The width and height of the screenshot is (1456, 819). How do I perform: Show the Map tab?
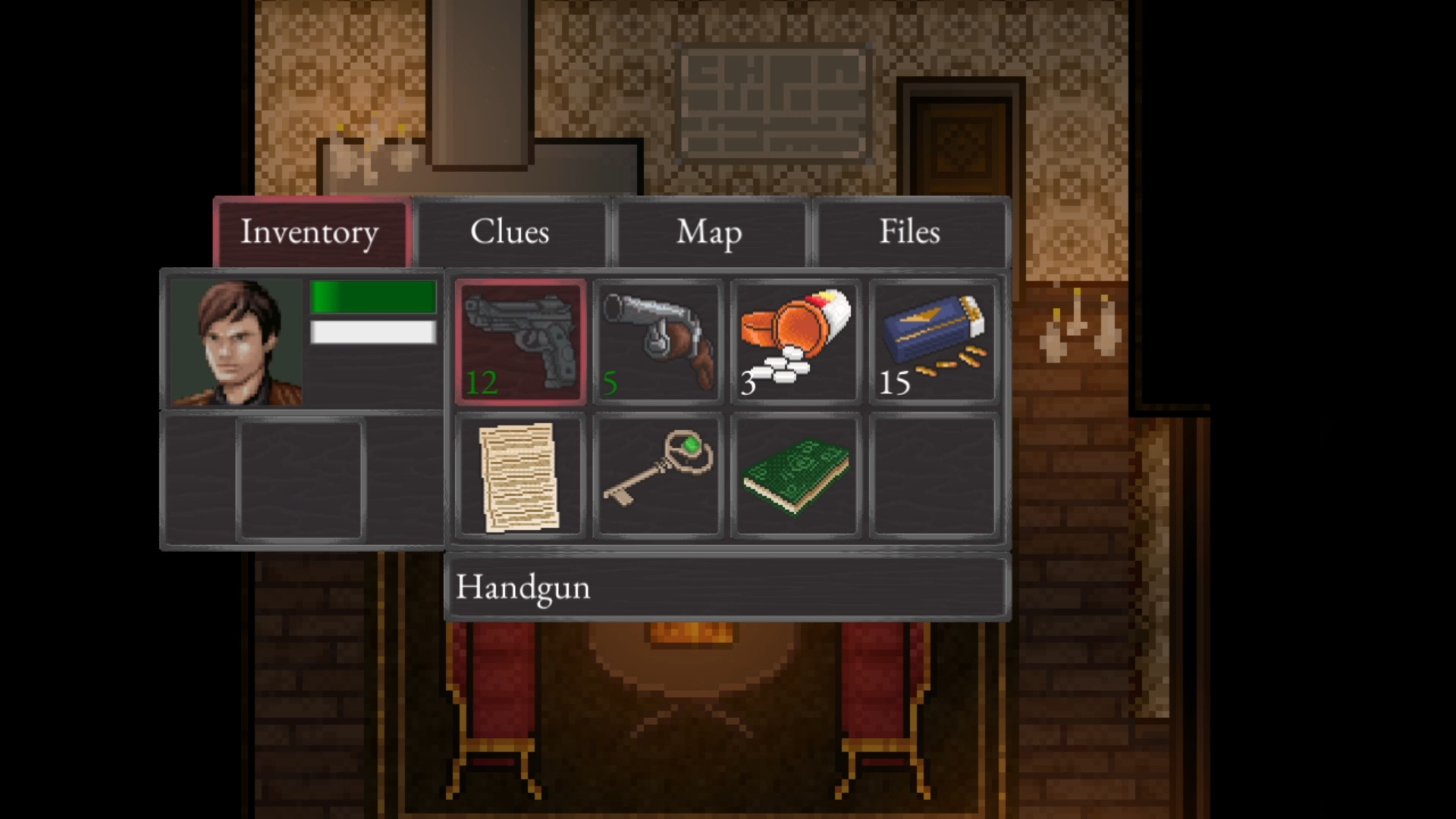pyautogui.click(x=709, y=232)
